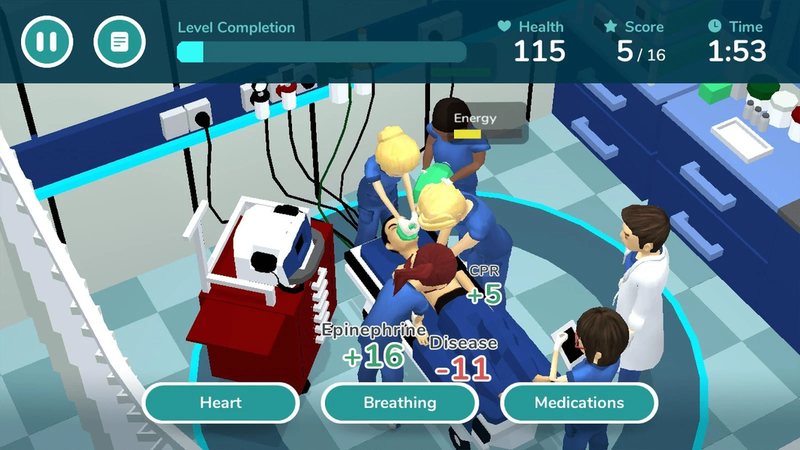Pause the game with the pause button
The height and width of the screenshot is (450, 800).
click(x=47, y=42)
